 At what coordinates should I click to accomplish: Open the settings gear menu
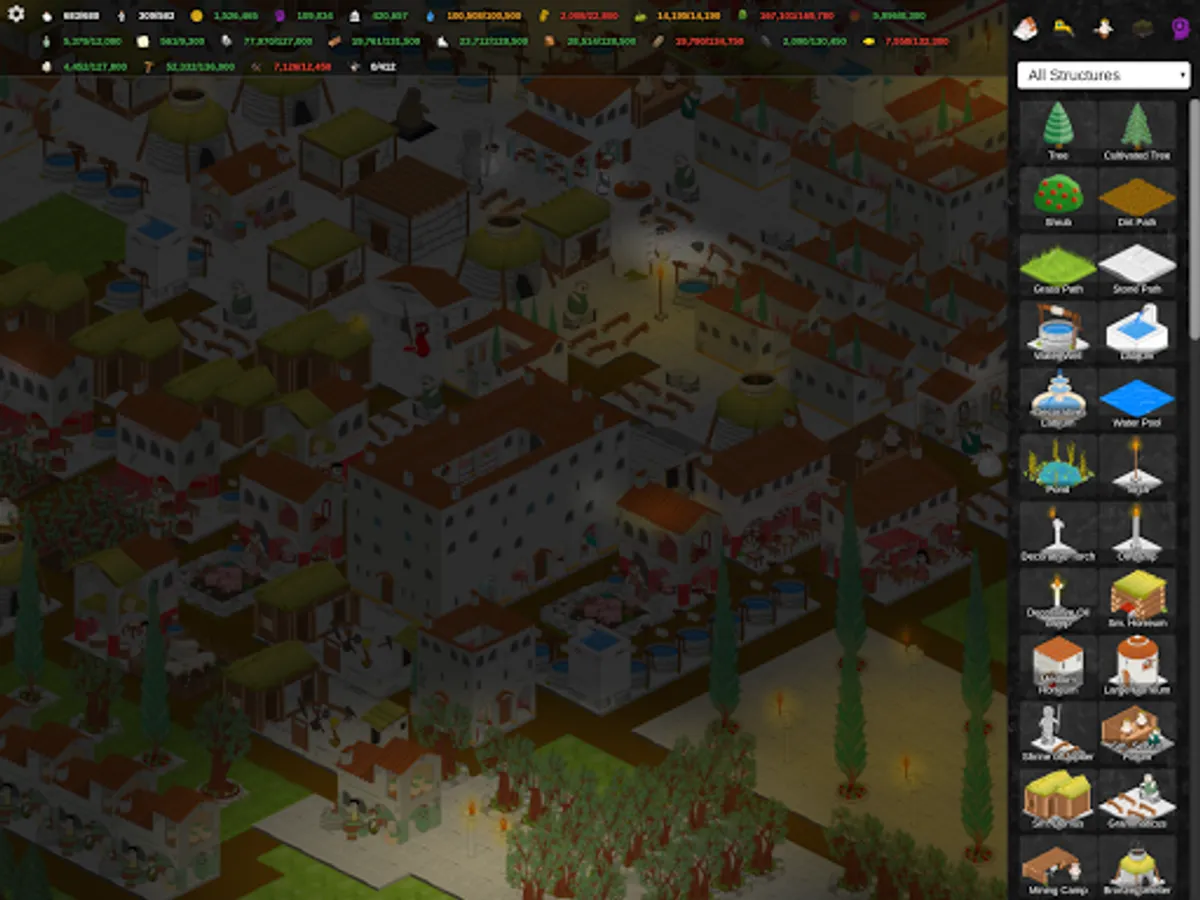coord(16,16)
